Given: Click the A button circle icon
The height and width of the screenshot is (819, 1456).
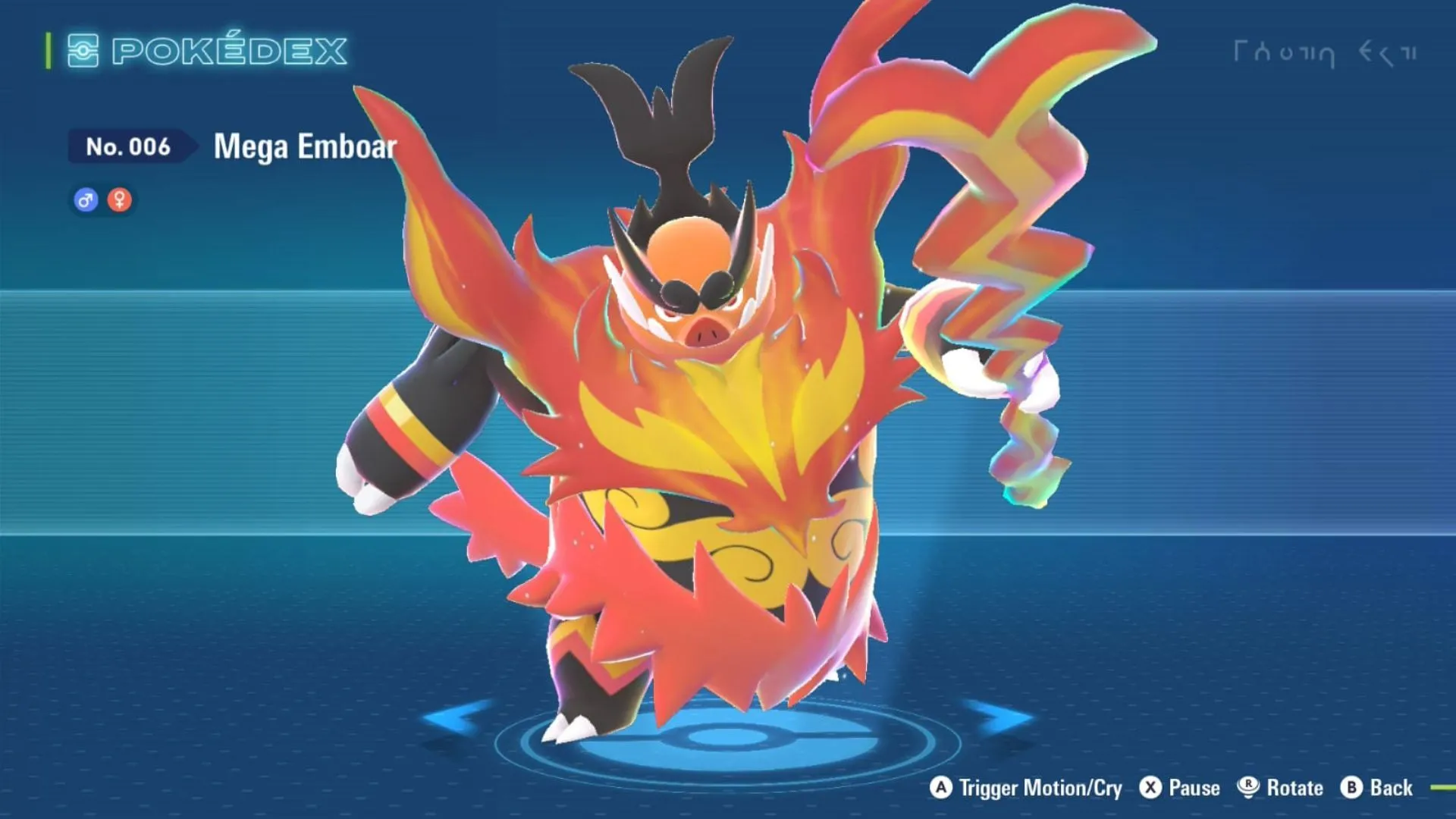Looking at the screenshot, I should pyautogui.click(x=940, y=788).
